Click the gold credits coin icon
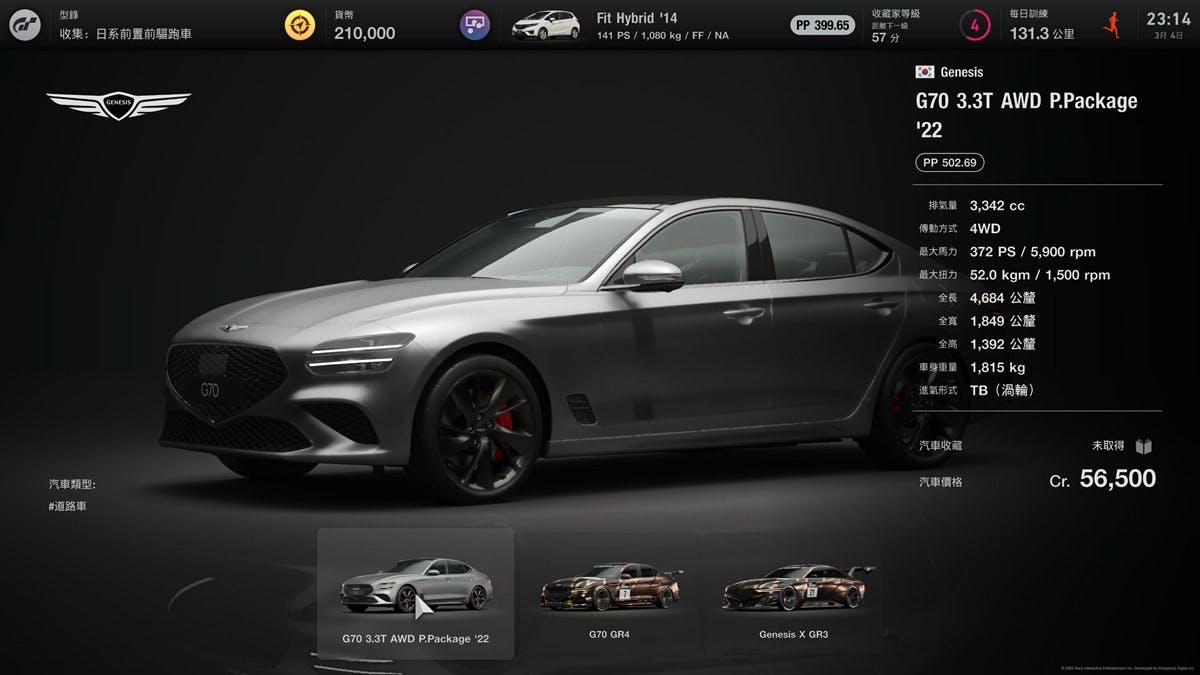Image resolution: width=1200 pixels, height=675 pixels. pos(299,25)
